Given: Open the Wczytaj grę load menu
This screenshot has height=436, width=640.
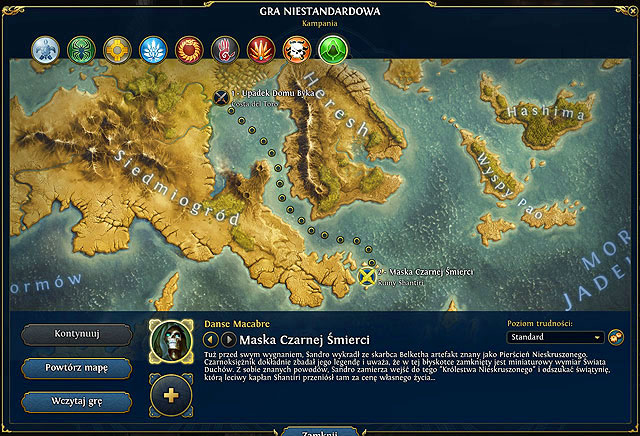Looking at the screenshot, I should point(76,401).
